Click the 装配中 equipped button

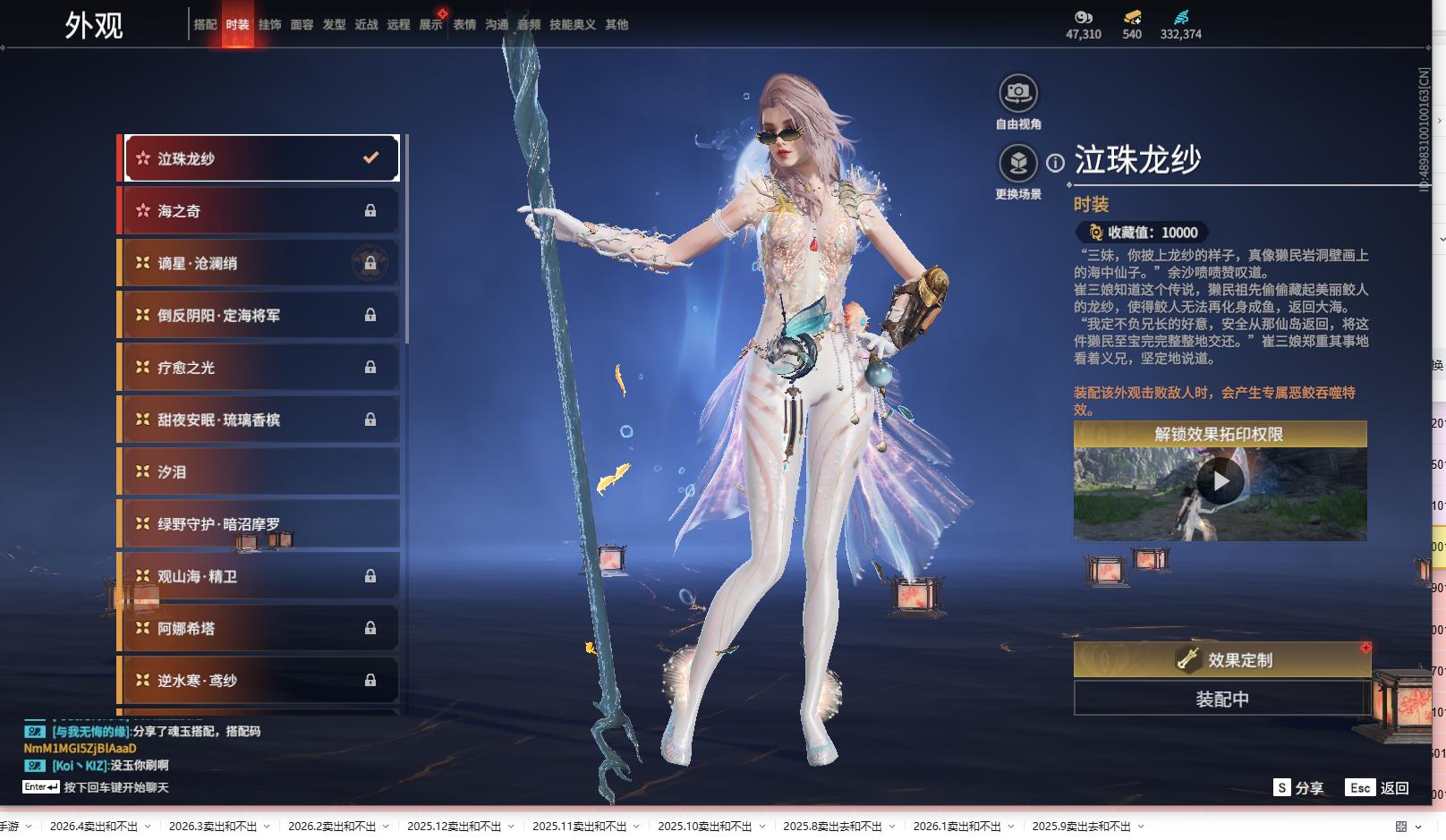pyautogui.click(x=1221, y=699)
